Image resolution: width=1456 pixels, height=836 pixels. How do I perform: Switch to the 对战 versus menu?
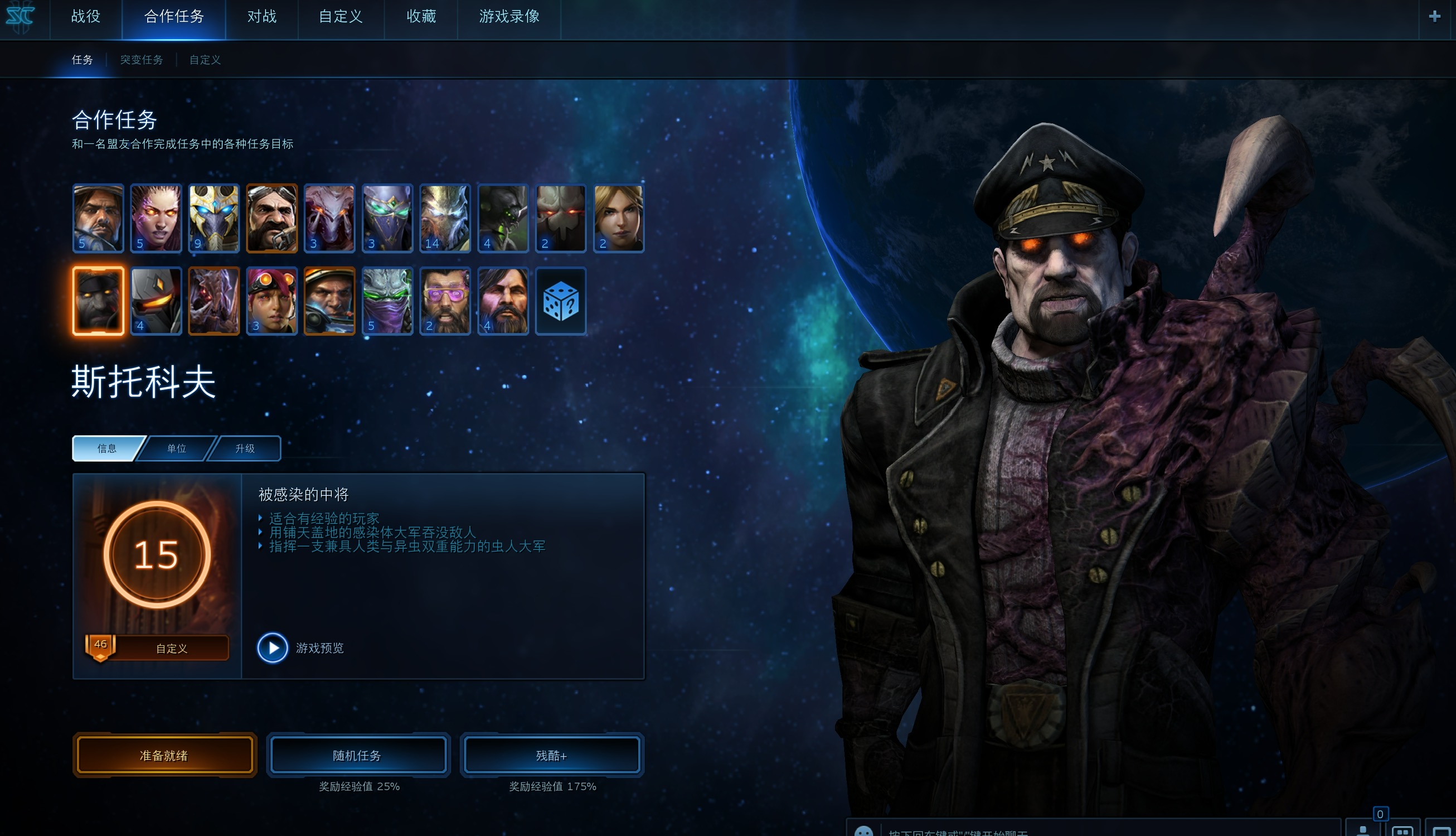click(261, 17)
